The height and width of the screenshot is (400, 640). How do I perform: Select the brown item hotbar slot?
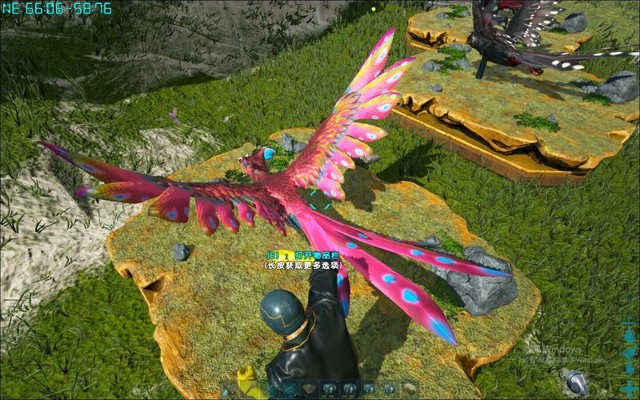[308, 389]
